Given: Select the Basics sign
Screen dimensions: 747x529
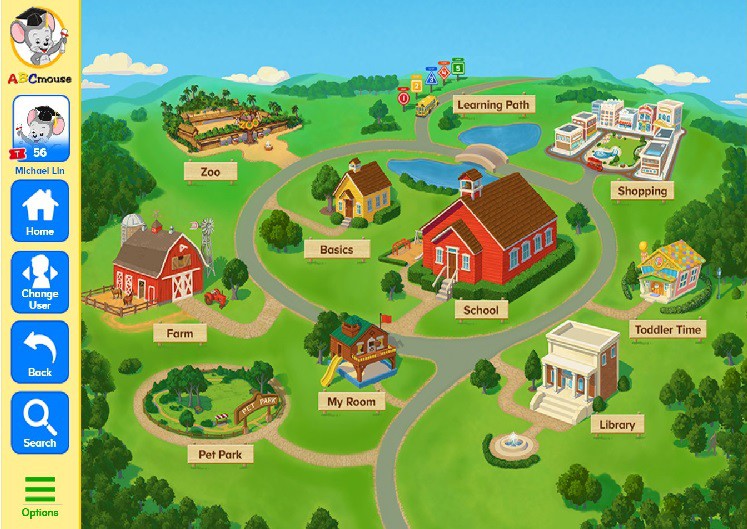Looking at the screenshot, I should point(336,249).
